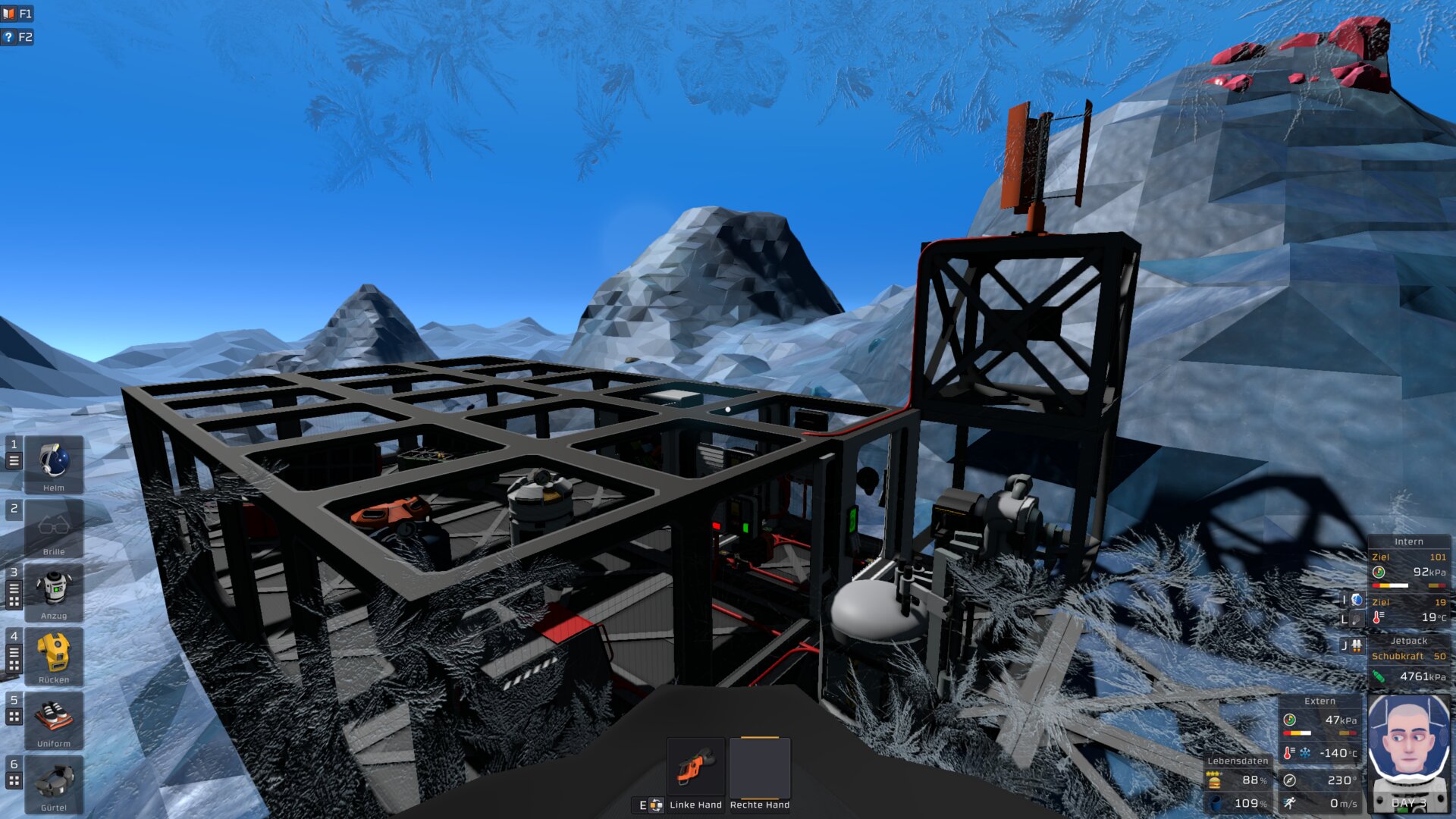Select the Helm equipment slot
Image resolution: width=1456 pixels, height=819 pixels.
(55, 461)
